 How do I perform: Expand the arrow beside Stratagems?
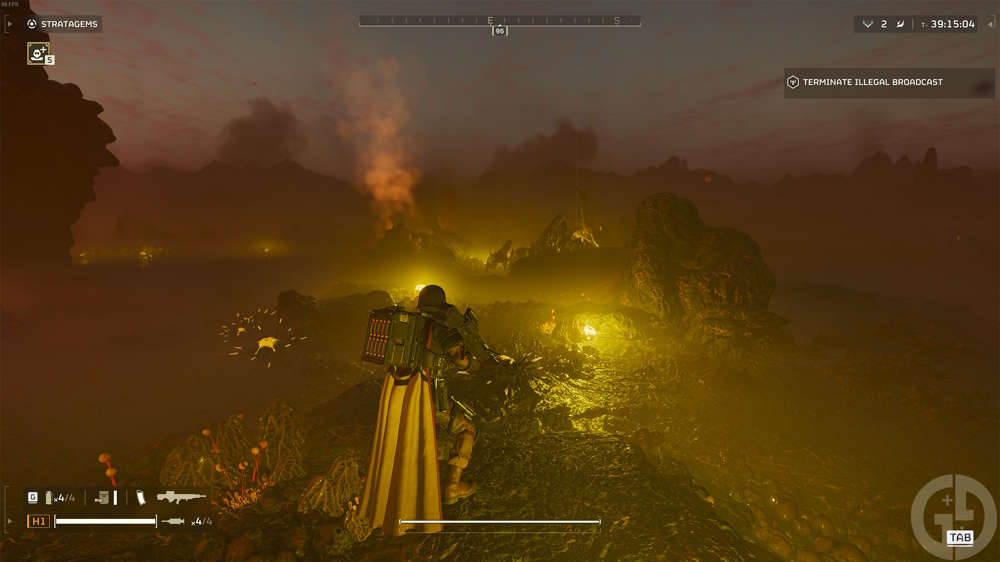(11, 24)
